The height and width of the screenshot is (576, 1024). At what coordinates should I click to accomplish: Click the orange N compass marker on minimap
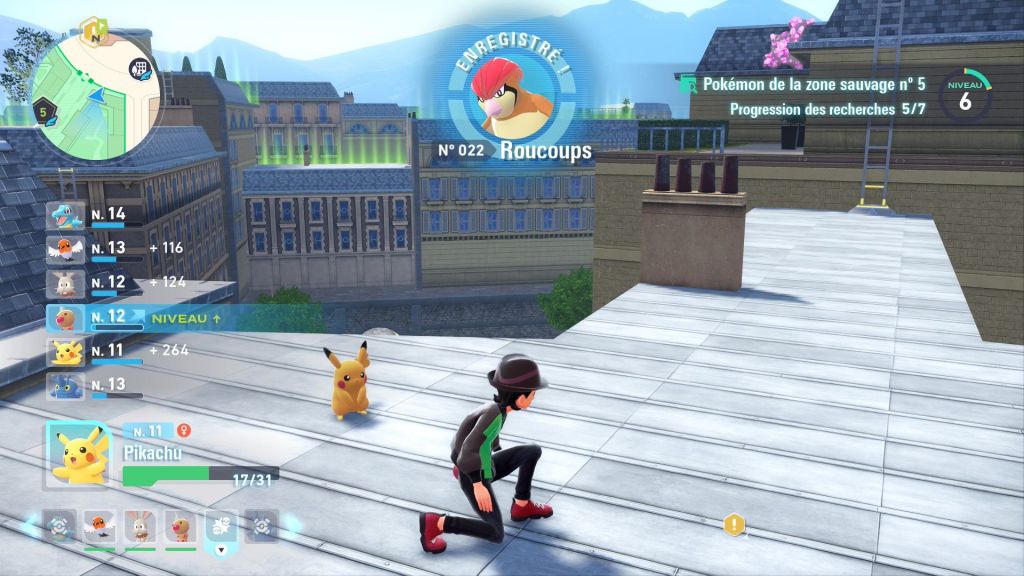point(92,27)
